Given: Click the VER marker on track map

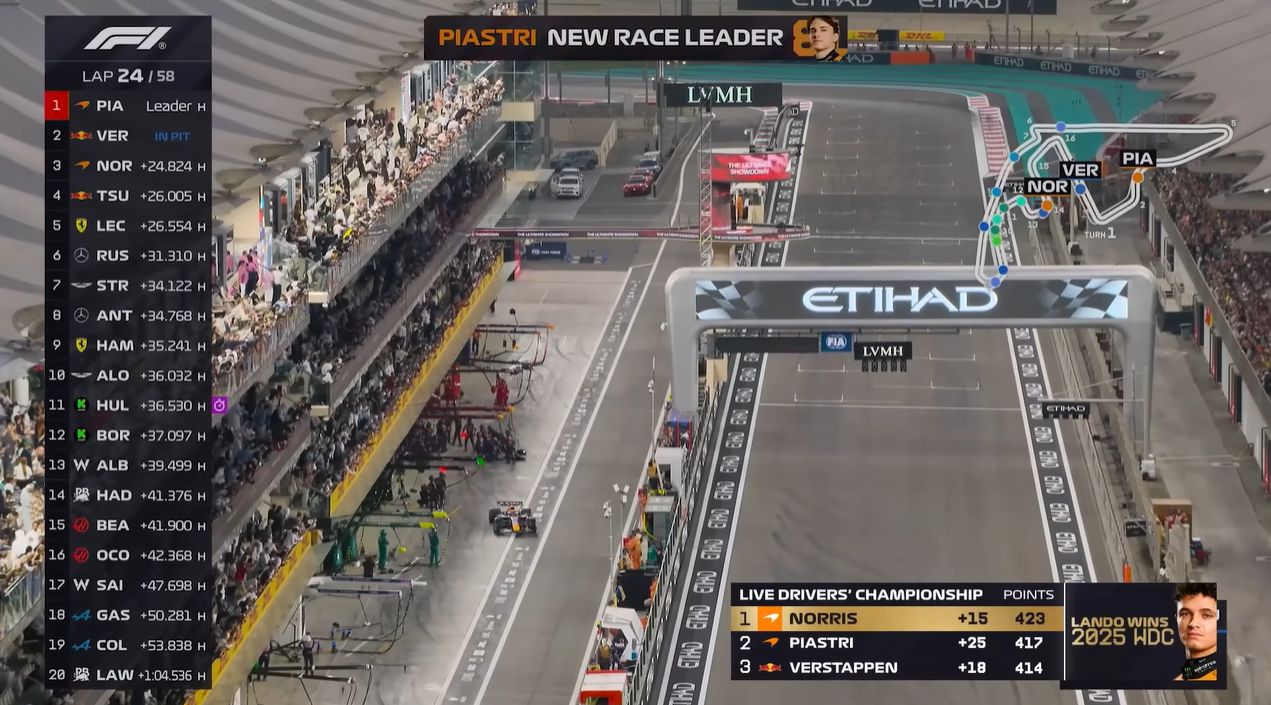Looking at the screenshot, I should coord(1079,169).
